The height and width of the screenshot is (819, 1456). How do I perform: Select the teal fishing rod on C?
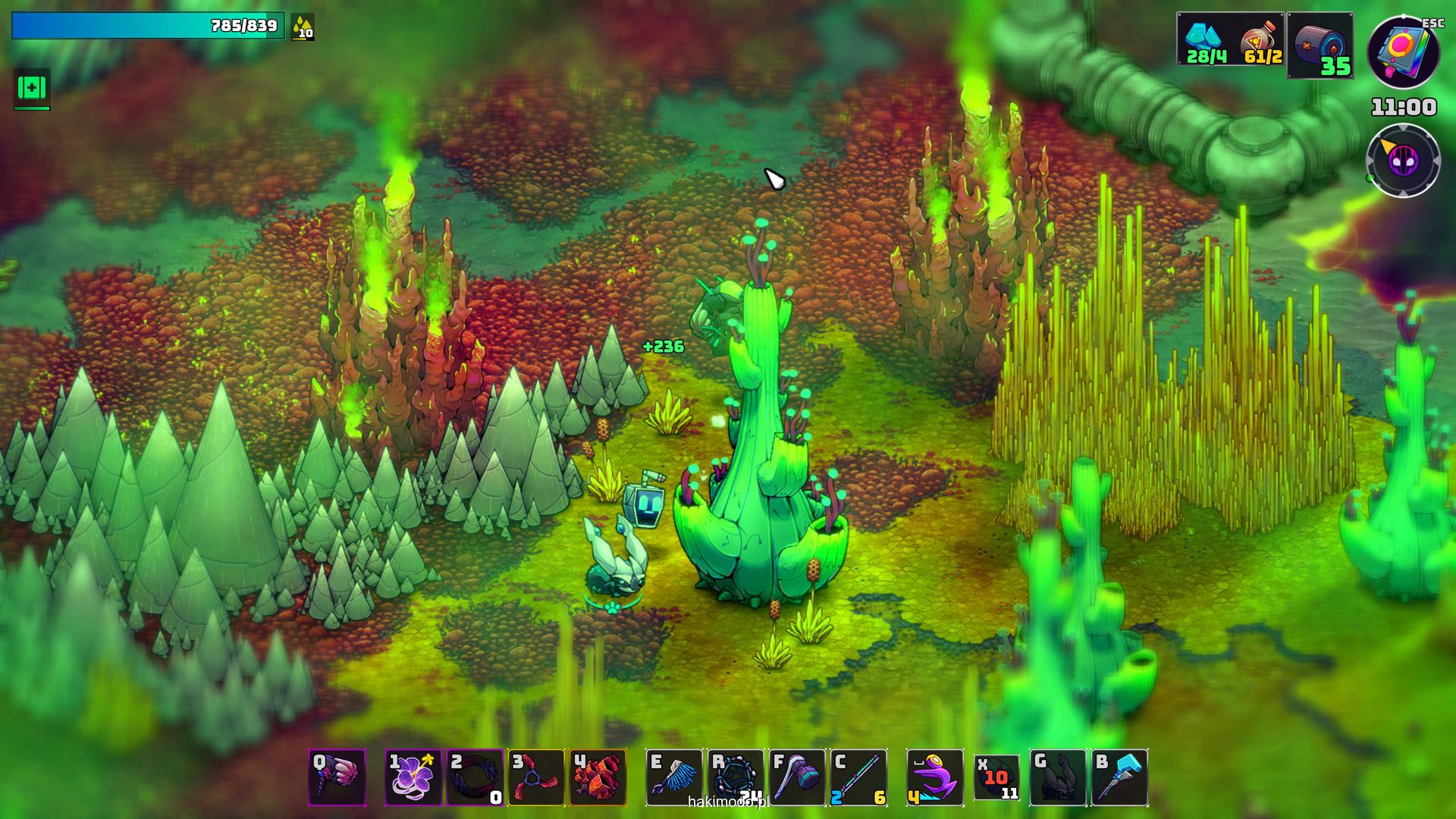click(x=858, y=777)
